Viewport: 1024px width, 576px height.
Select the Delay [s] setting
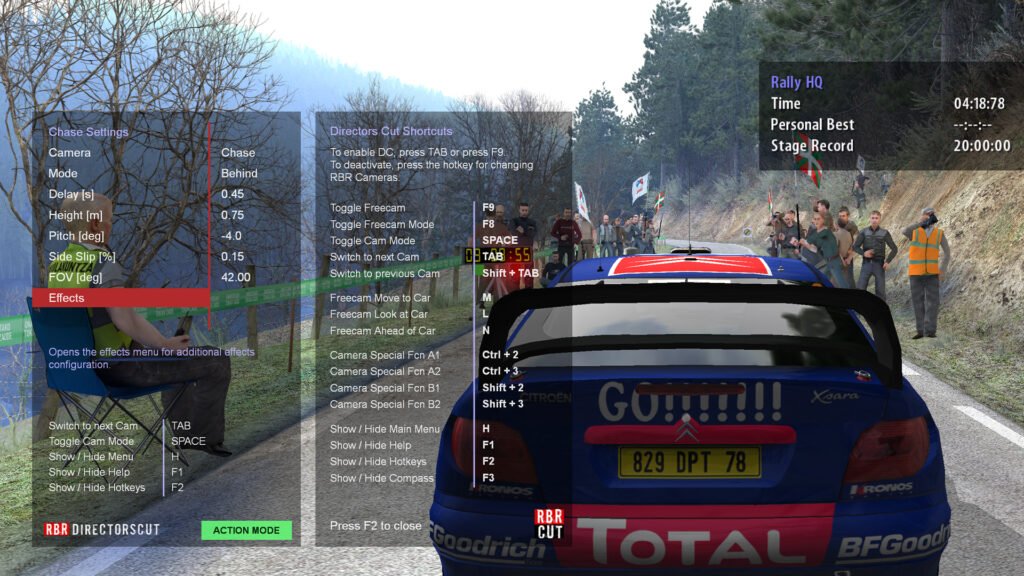point(120,194)
